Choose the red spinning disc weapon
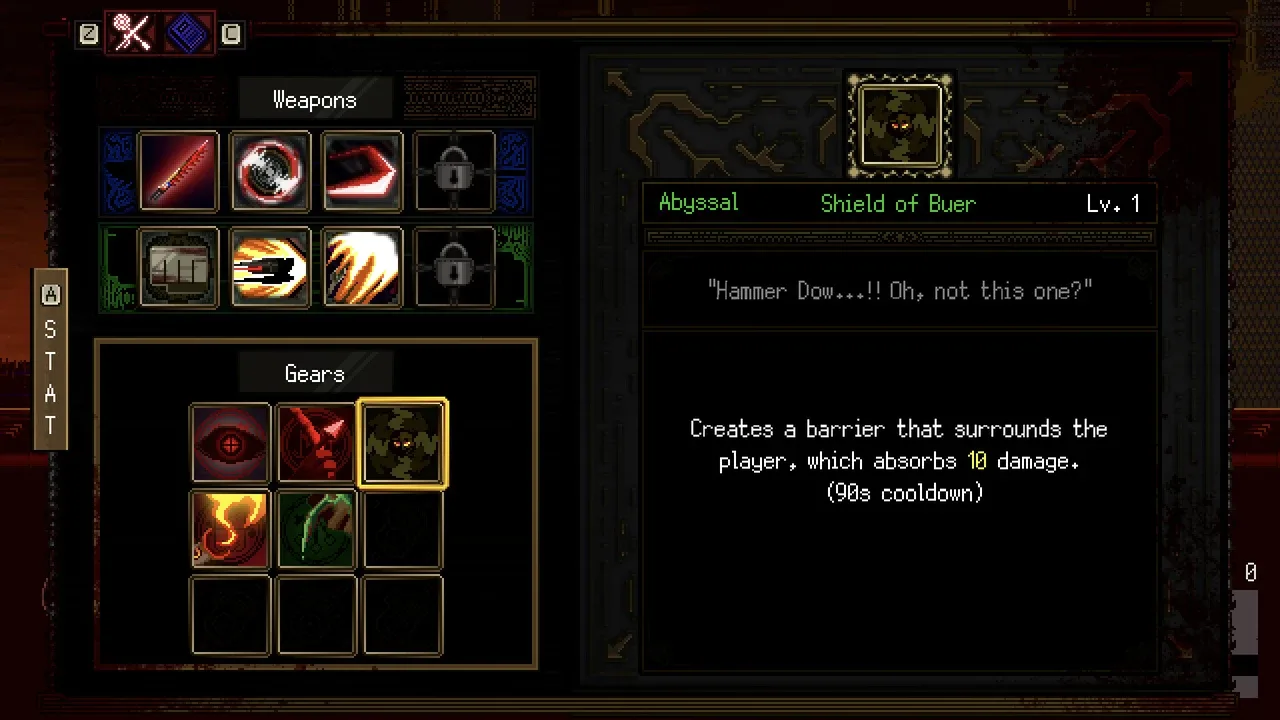 pos(270,171)
